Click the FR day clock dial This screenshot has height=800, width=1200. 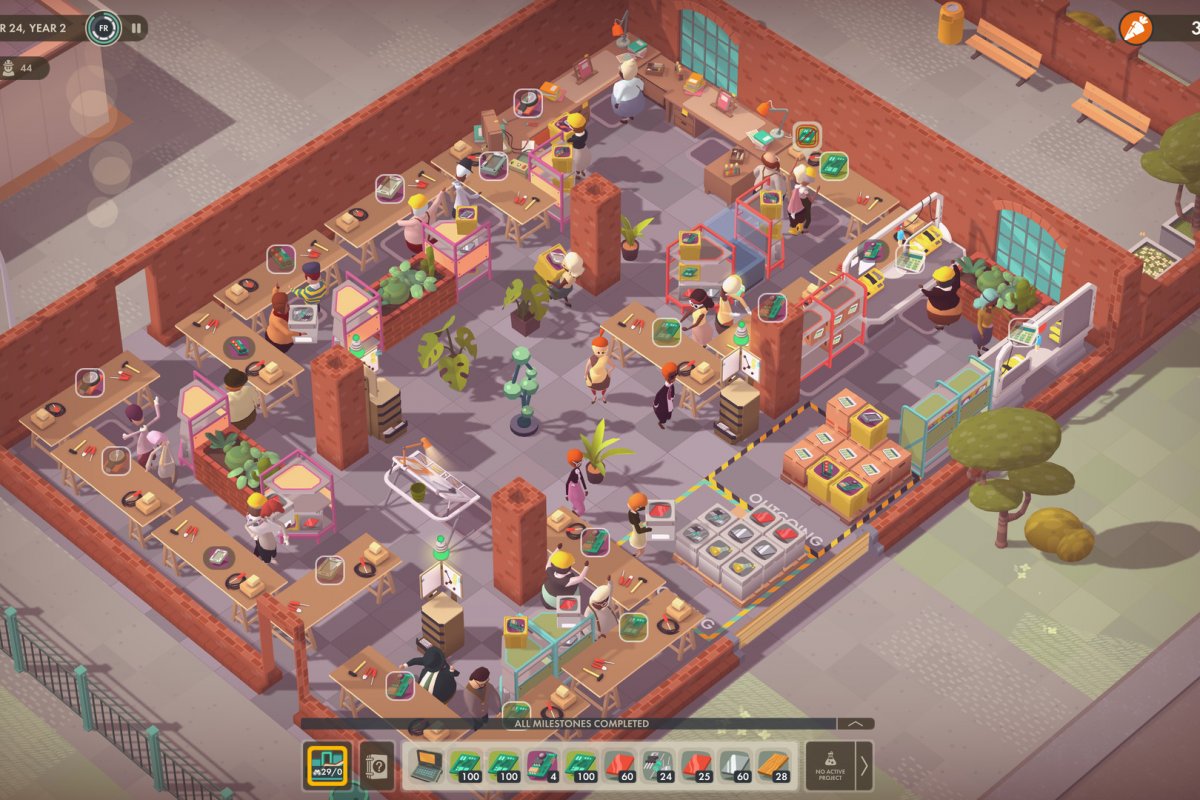[x=103, y=28]
